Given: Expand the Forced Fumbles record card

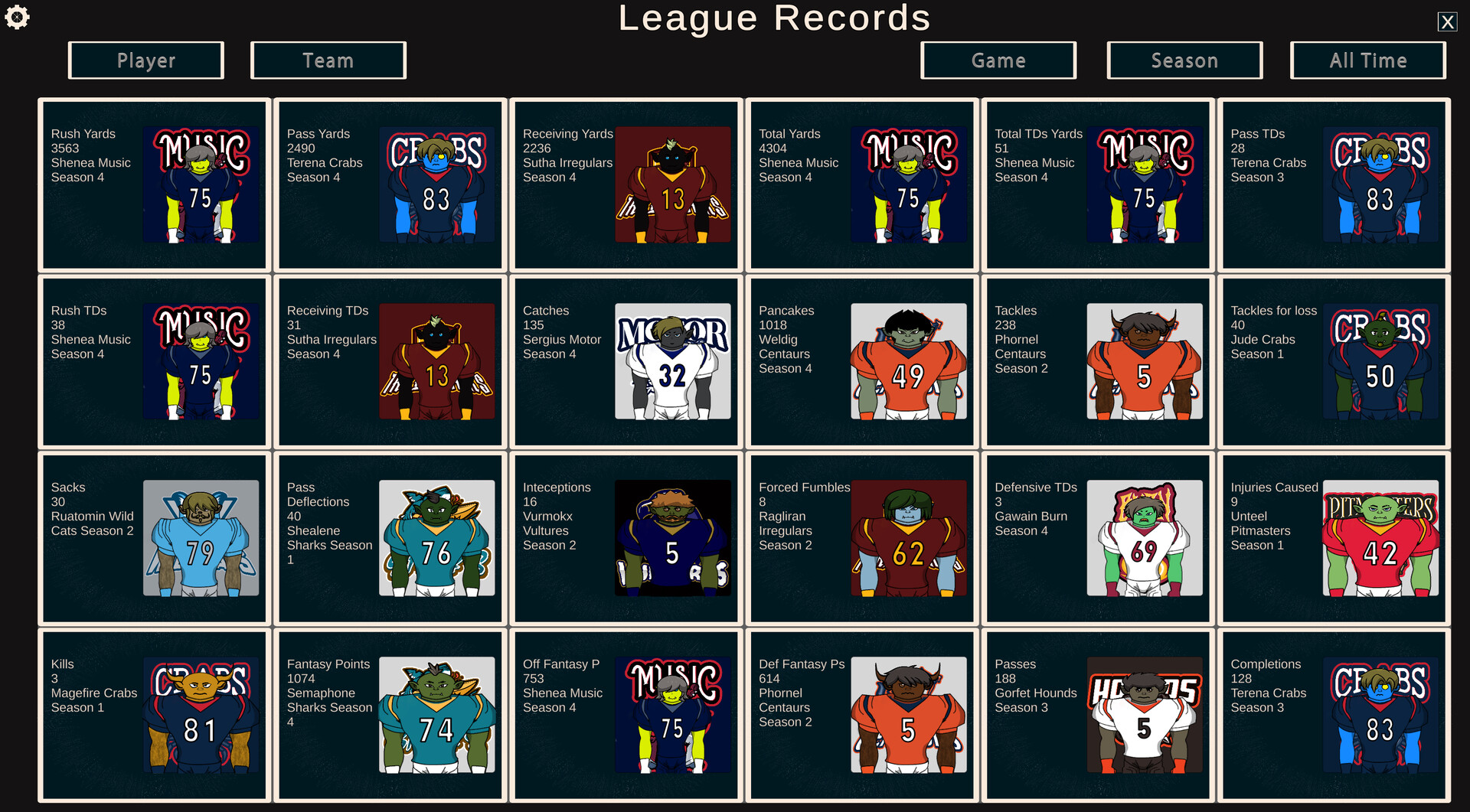Looking at the screenshot, I should (x=861, y=538).
